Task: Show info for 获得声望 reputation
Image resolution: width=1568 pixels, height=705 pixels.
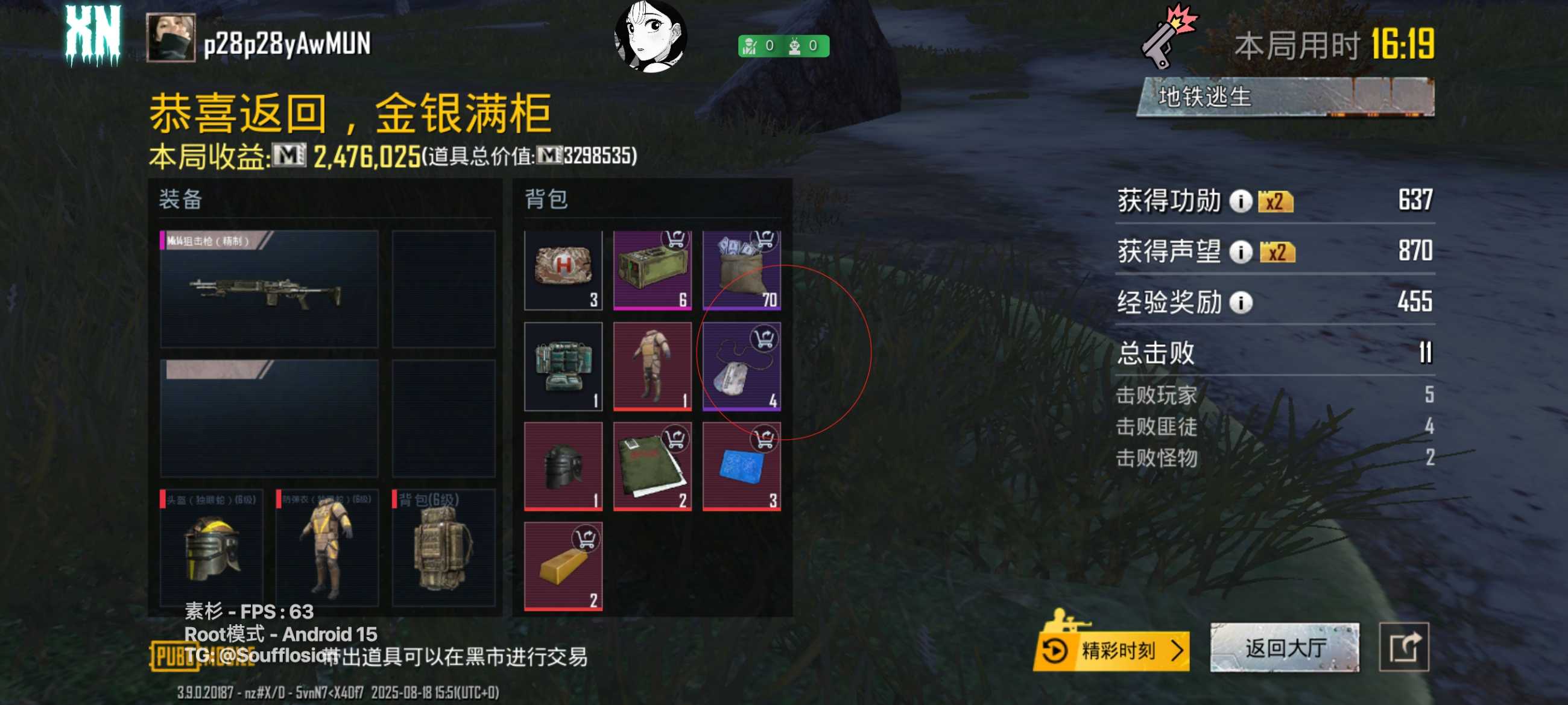Action: click(1240, 251)
